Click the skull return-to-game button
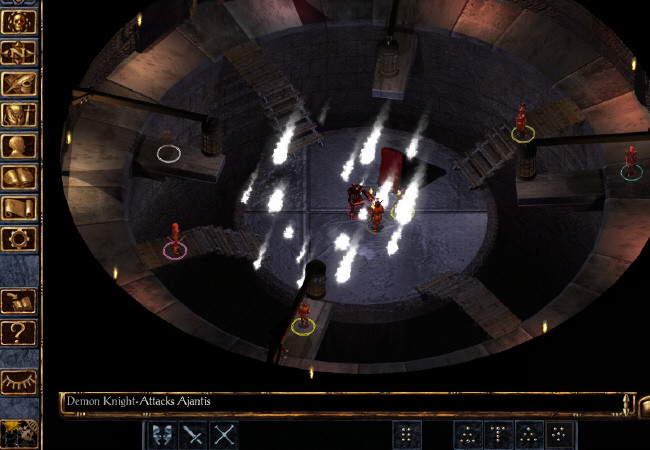Image resolution: width=650 pixels, height=450 pixels. tap(20, 22)
